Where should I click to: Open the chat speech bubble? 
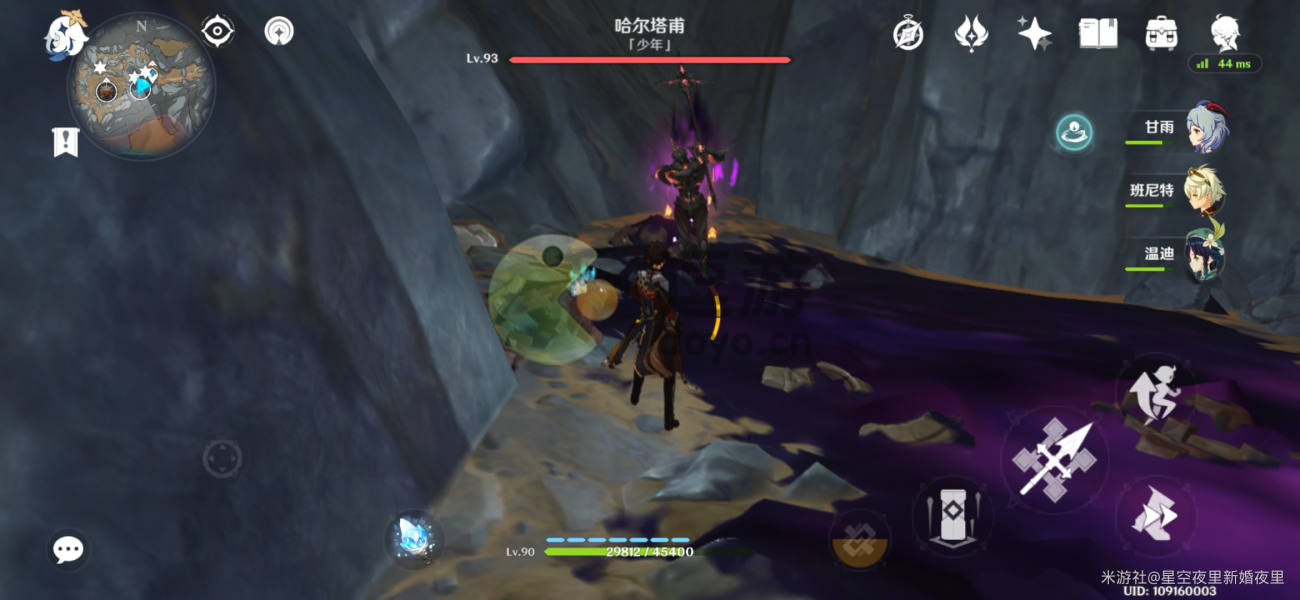(68, 548)
